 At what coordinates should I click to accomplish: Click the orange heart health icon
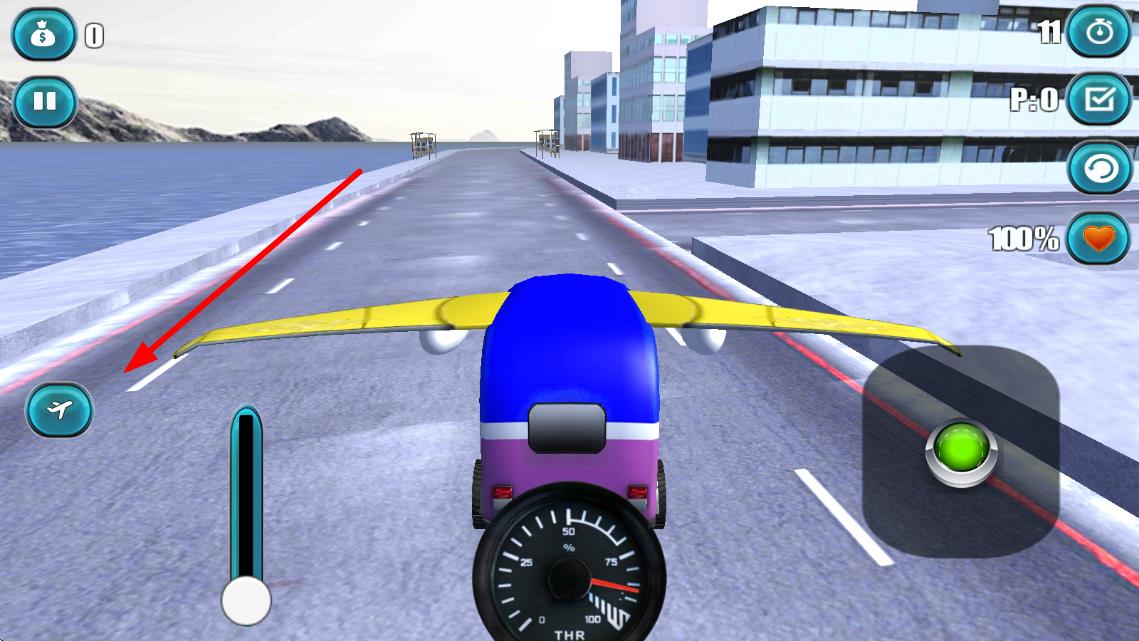[1099, 238]
